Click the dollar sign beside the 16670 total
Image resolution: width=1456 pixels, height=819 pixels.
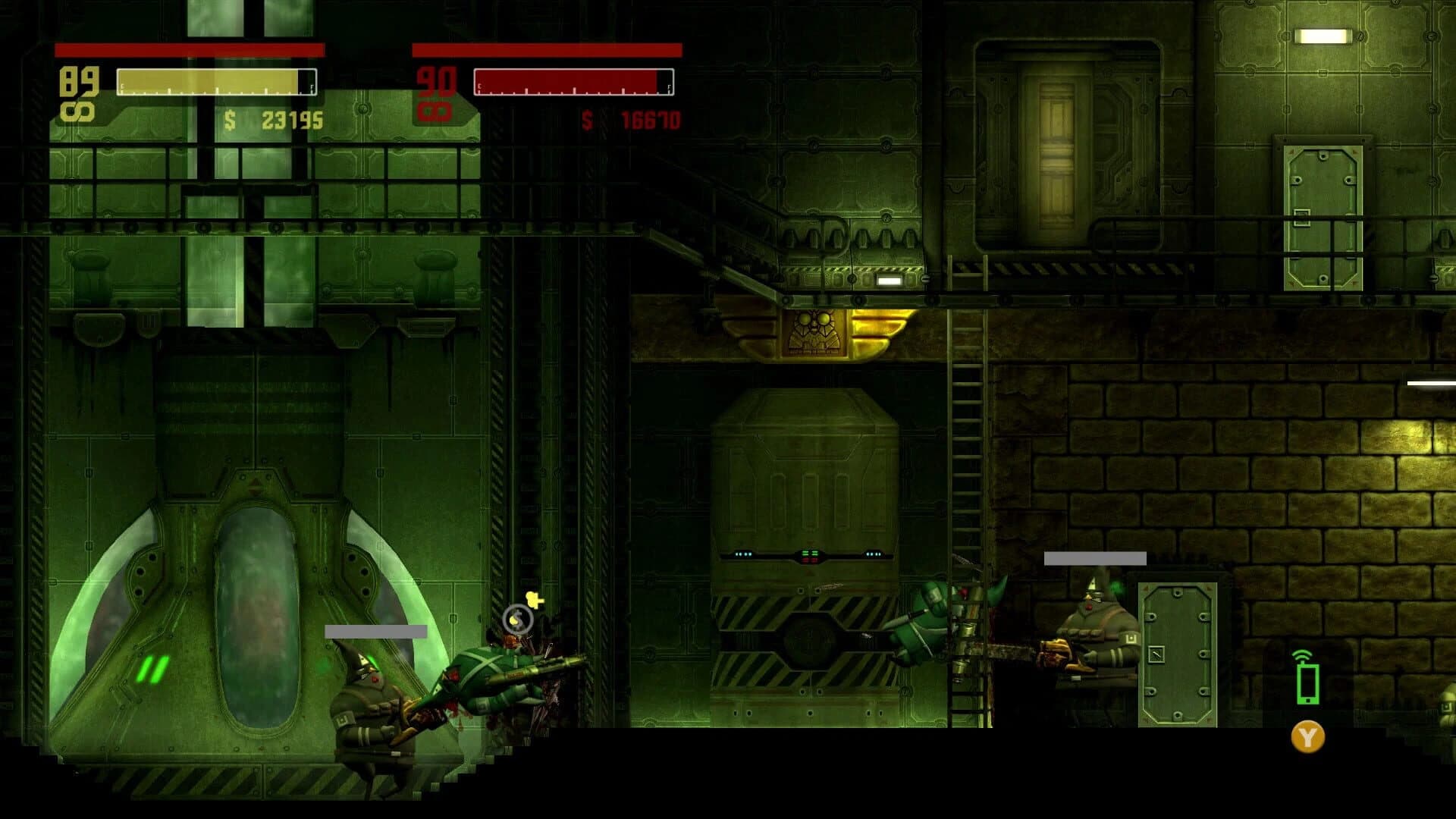(x=585, y=120)
